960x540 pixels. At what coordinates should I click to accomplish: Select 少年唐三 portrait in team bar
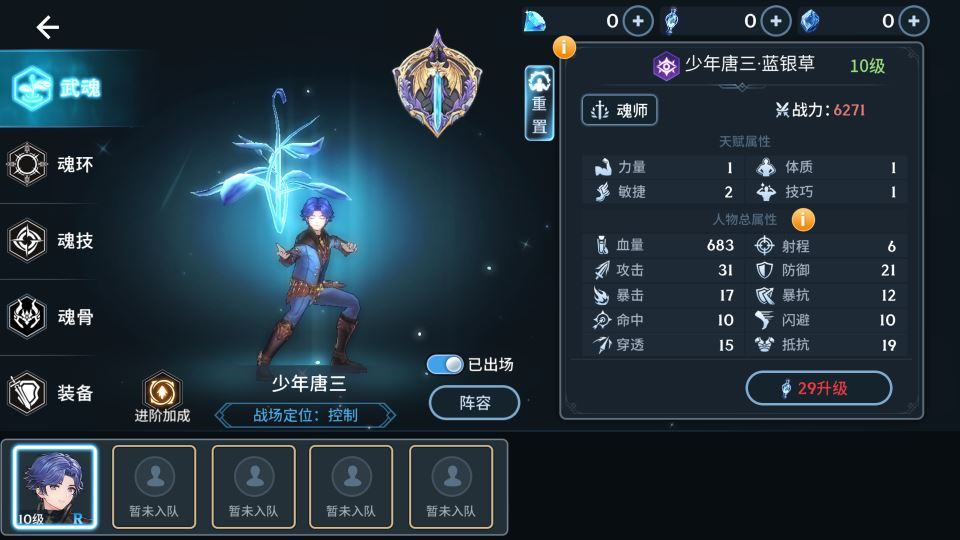[55, 486]
